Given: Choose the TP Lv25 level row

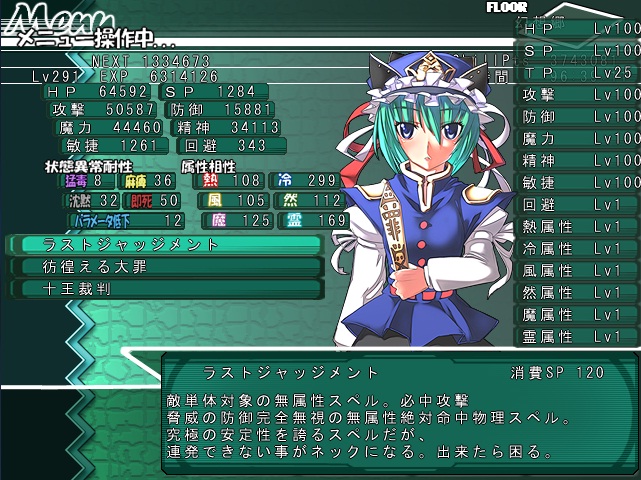Looking at the screenshot, I should click(x=578, y=72).
